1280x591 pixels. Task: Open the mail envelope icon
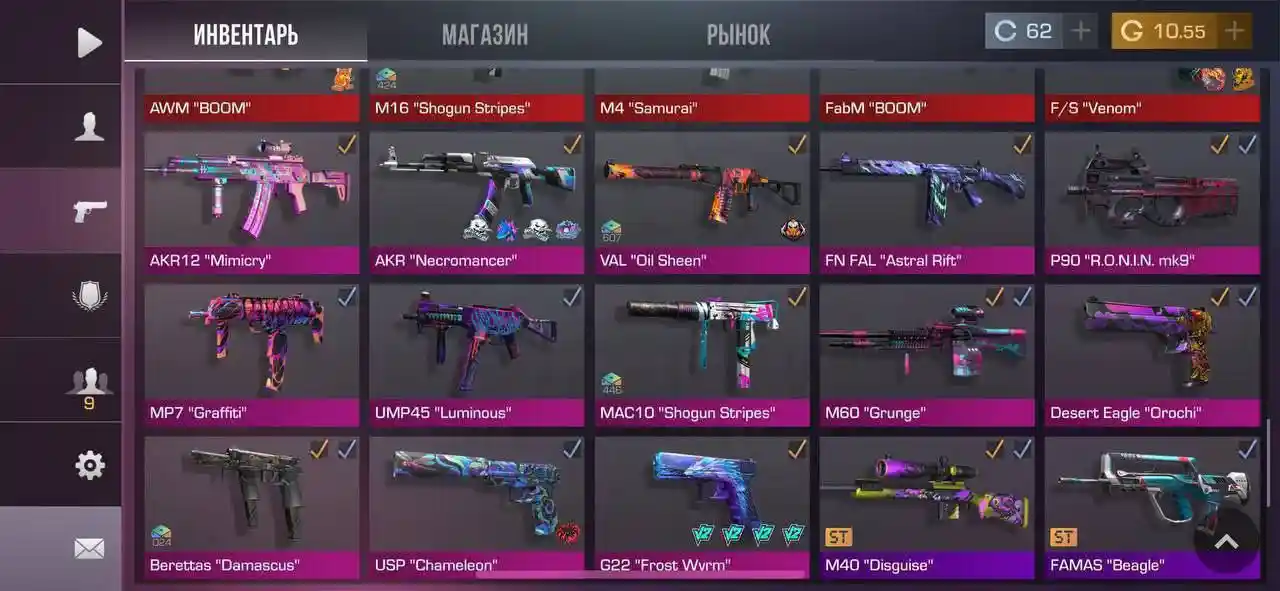coord(89,548)
